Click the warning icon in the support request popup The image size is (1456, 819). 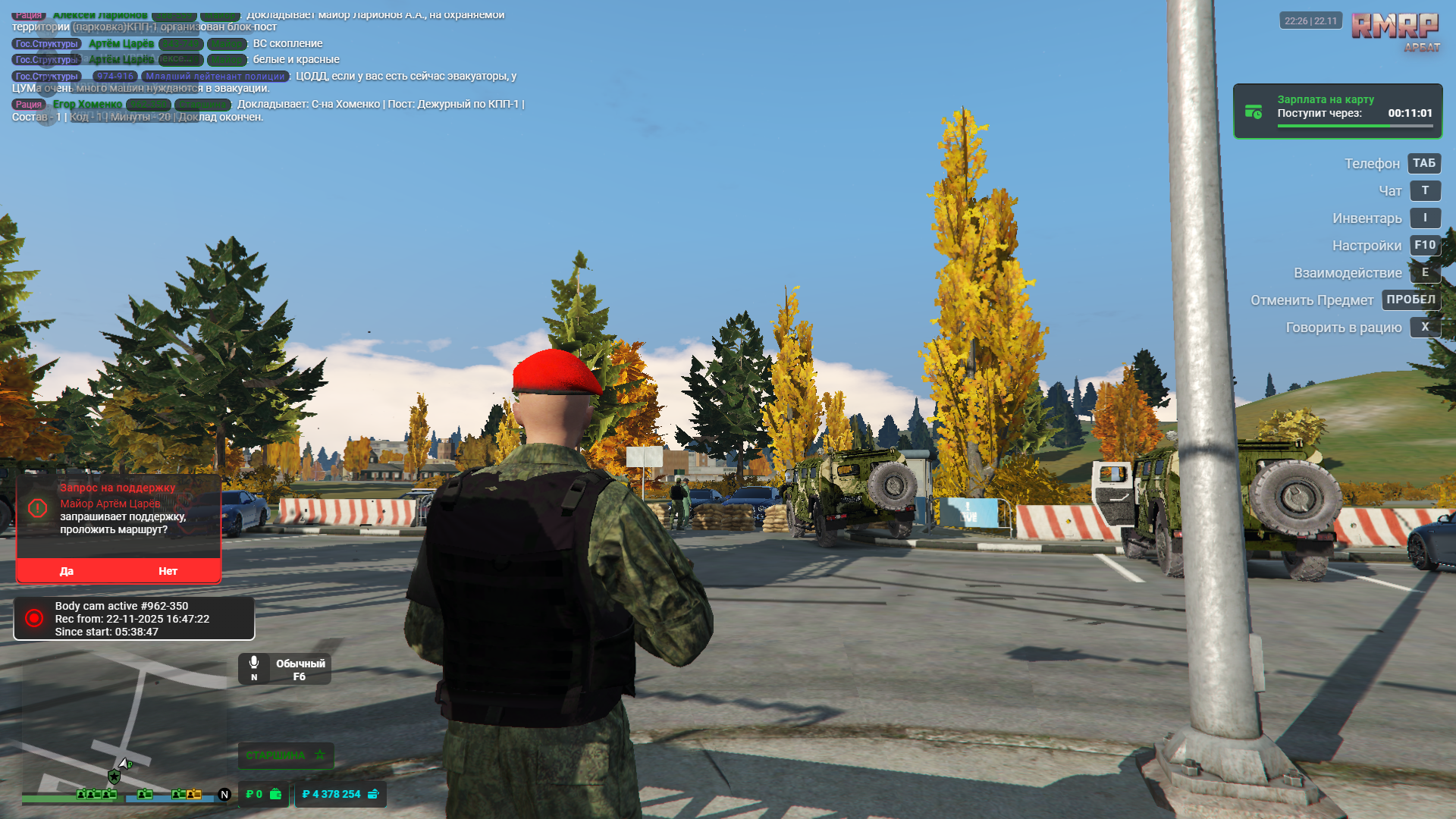[38, 509]
